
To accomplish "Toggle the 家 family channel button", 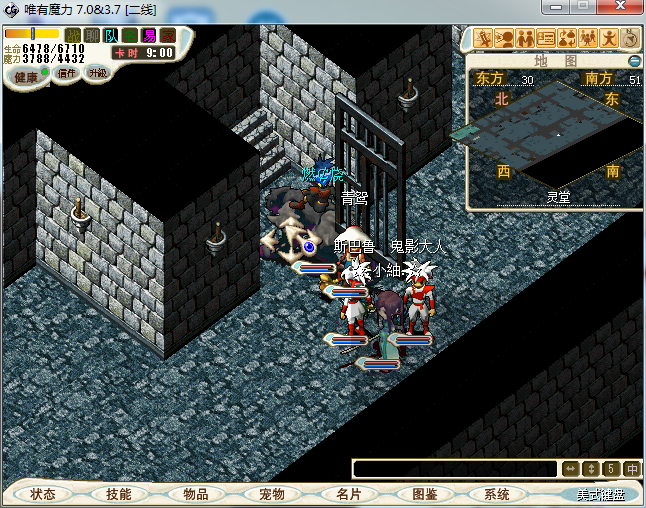I will point(168,36).
